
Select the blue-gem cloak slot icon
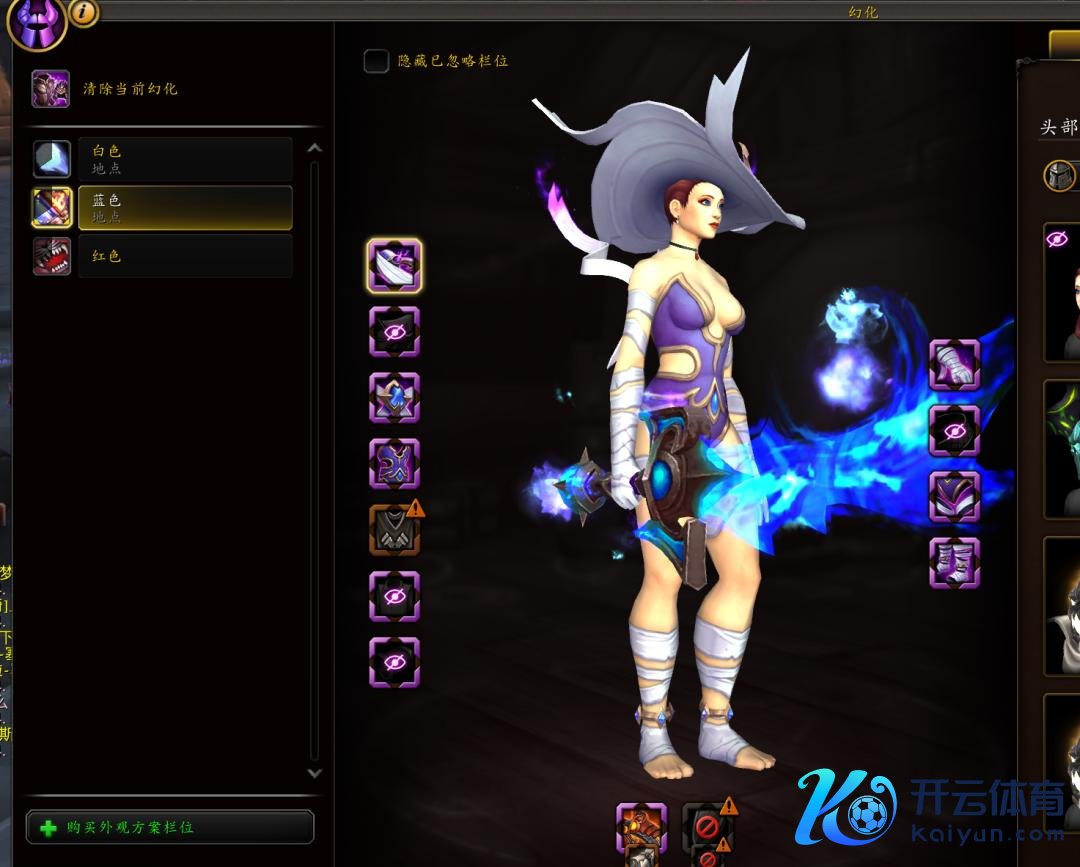pyautogui.click(x=394, y=398)
